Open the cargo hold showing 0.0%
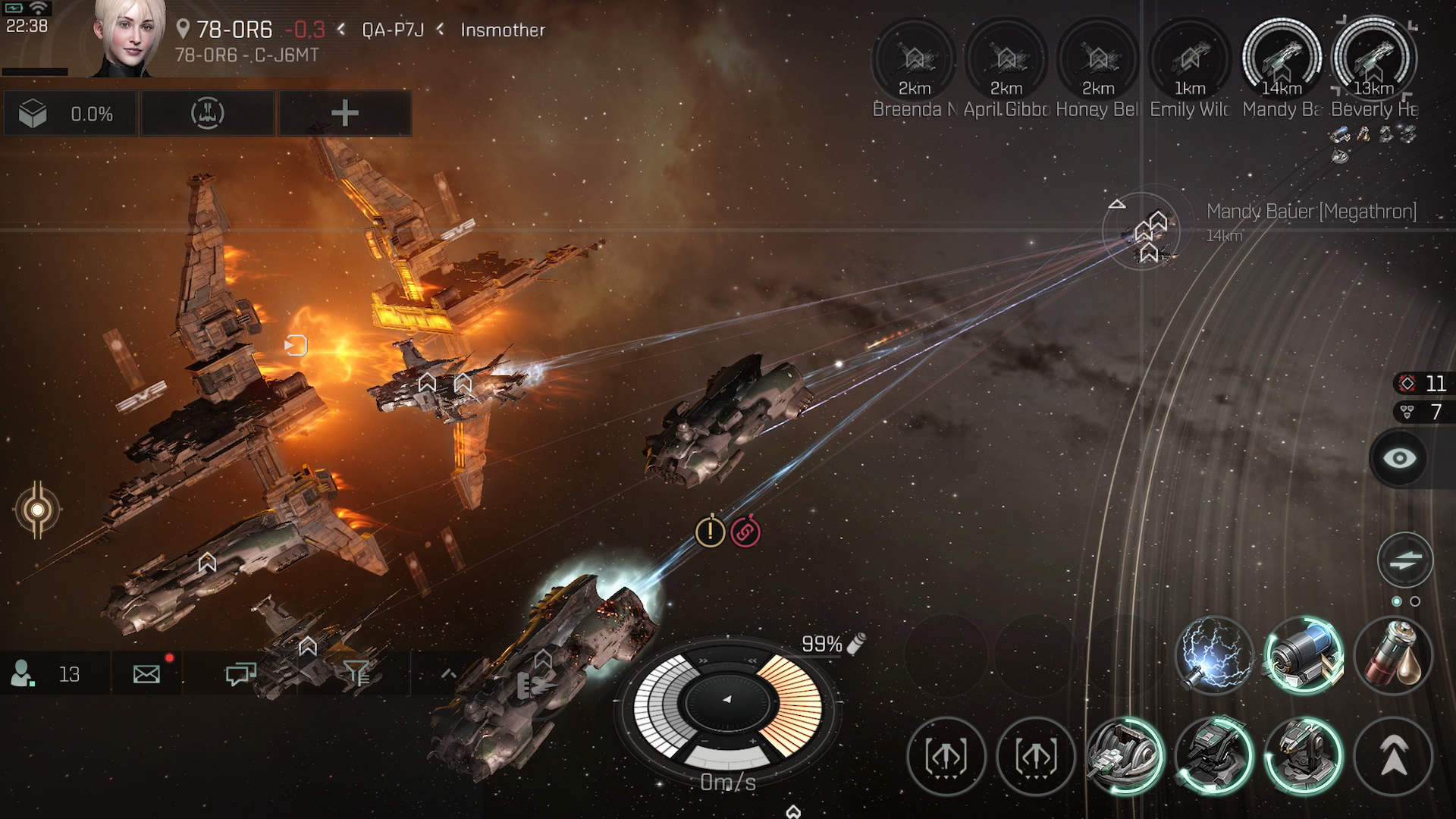1456x819 pixels. (x=69, y=114)
